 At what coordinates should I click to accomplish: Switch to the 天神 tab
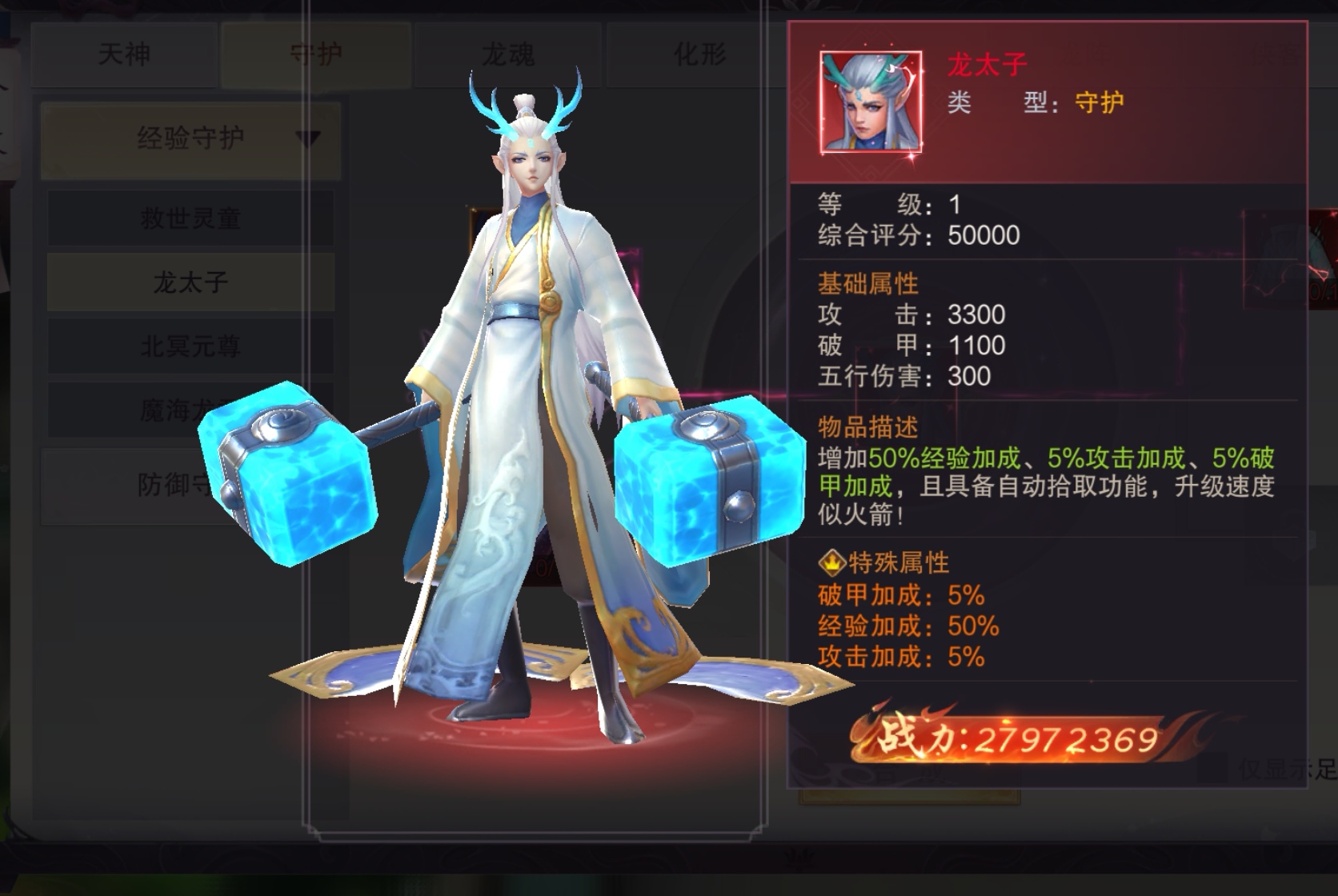click(x=124, y=54)
